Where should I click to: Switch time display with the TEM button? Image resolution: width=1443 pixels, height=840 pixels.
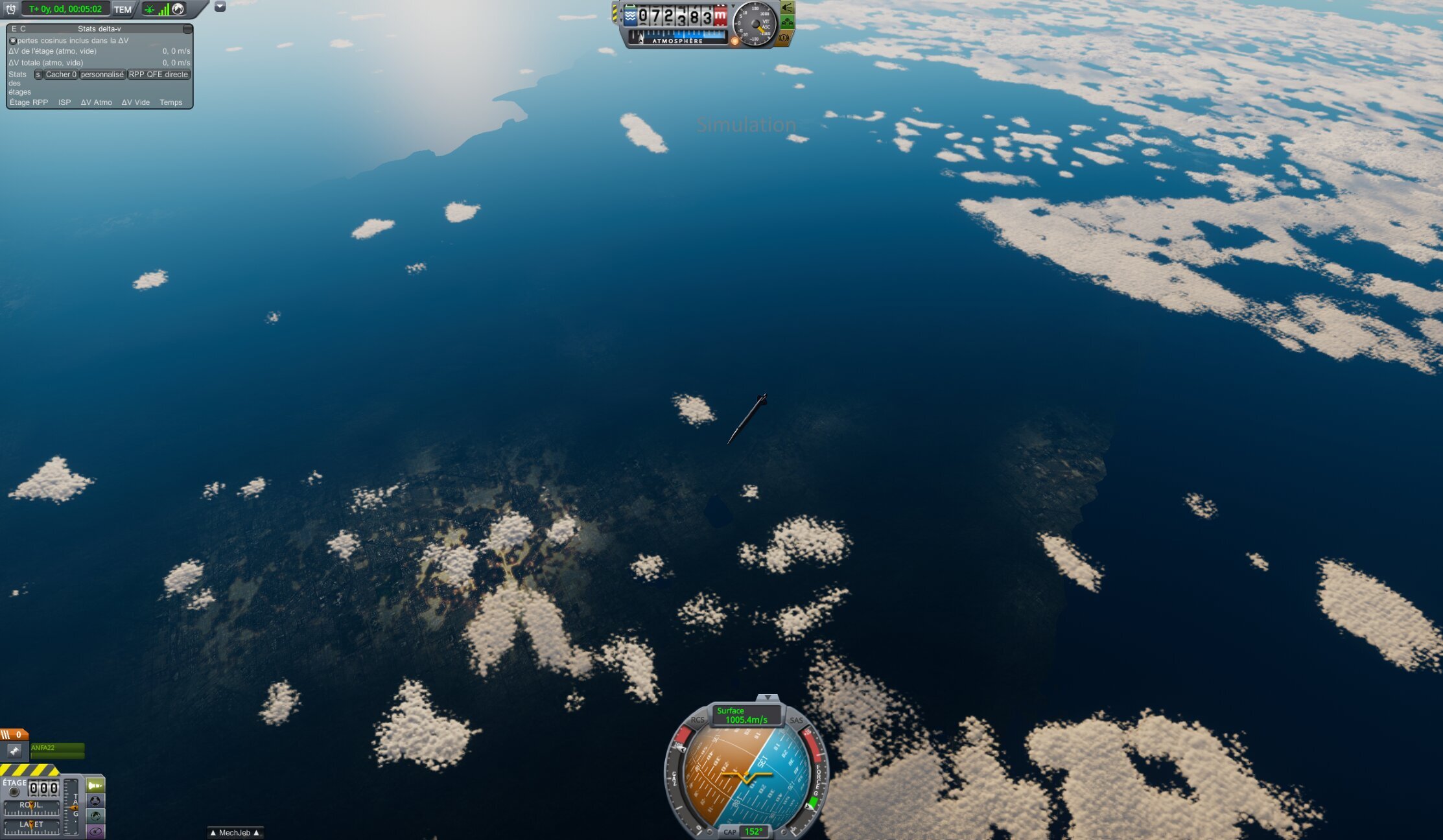[x=123, y=10]
